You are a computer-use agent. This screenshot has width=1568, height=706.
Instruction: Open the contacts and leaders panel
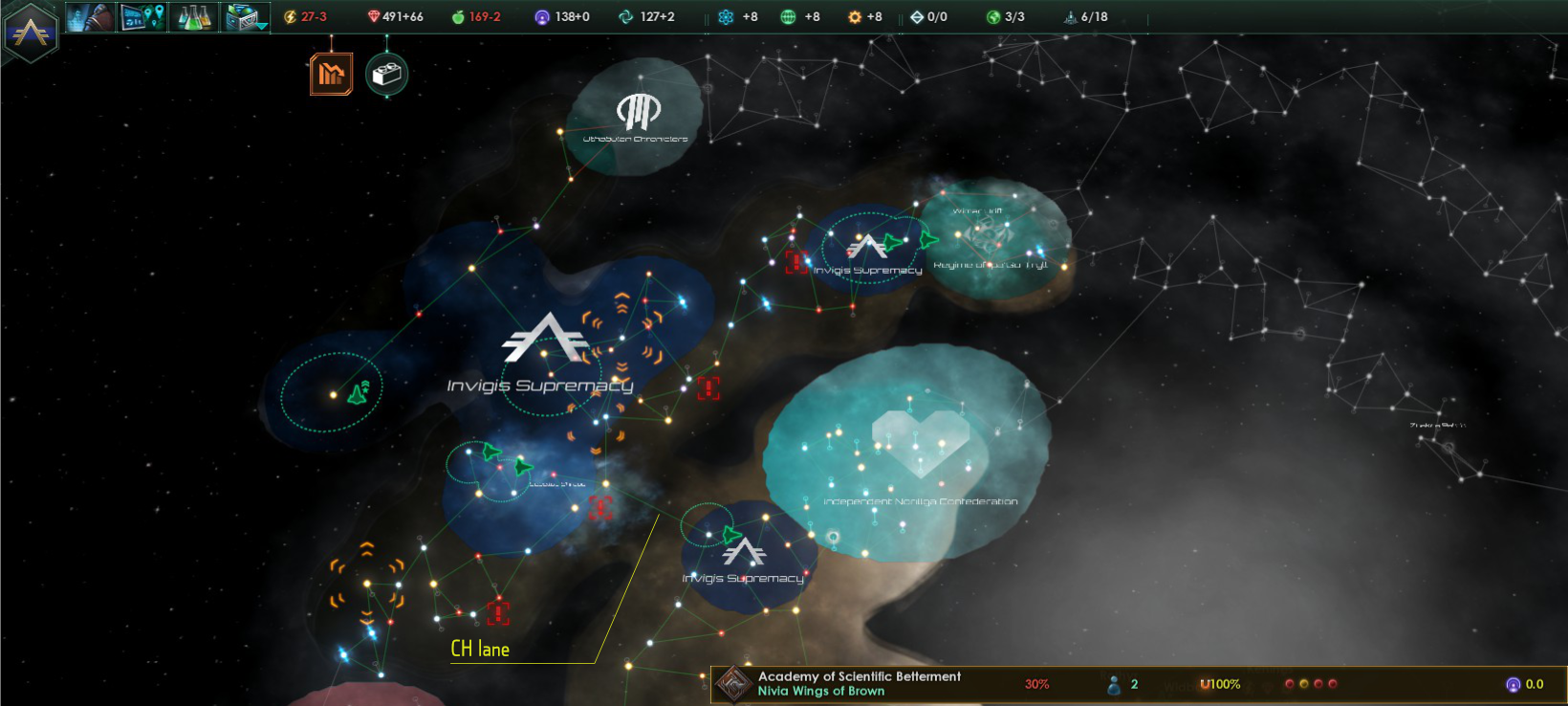[91, 16]
